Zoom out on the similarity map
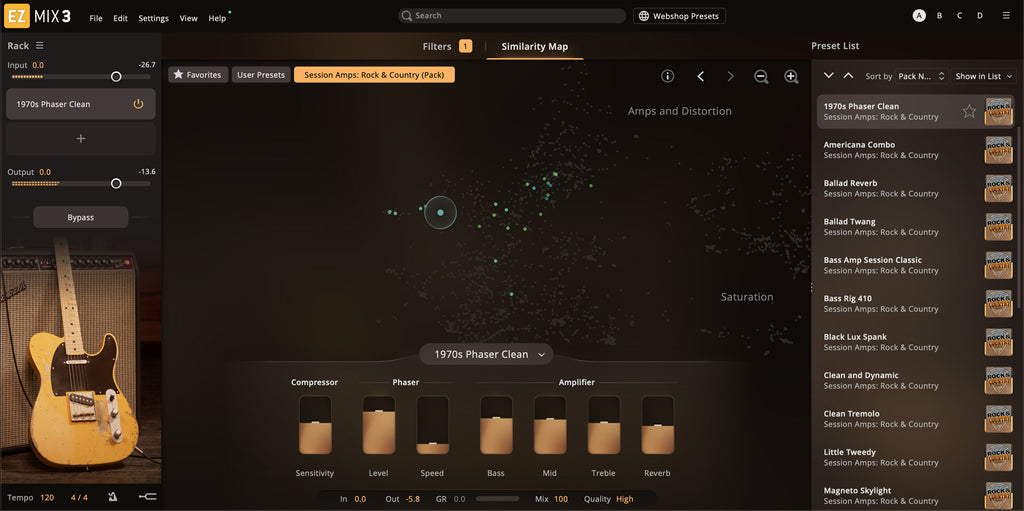The image size is (1024, 511). 761,76
